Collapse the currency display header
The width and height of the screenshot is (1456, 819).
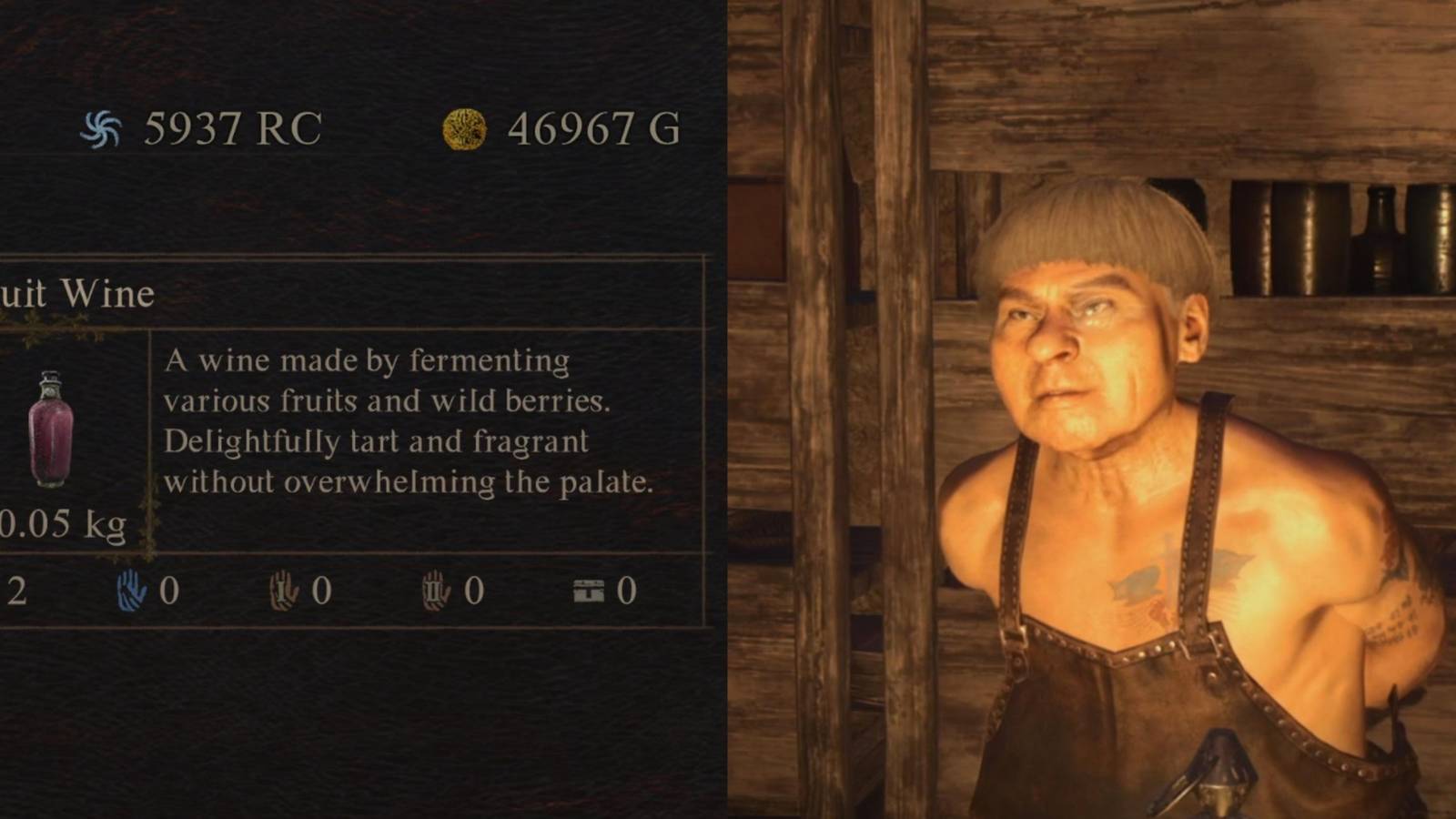364,128
